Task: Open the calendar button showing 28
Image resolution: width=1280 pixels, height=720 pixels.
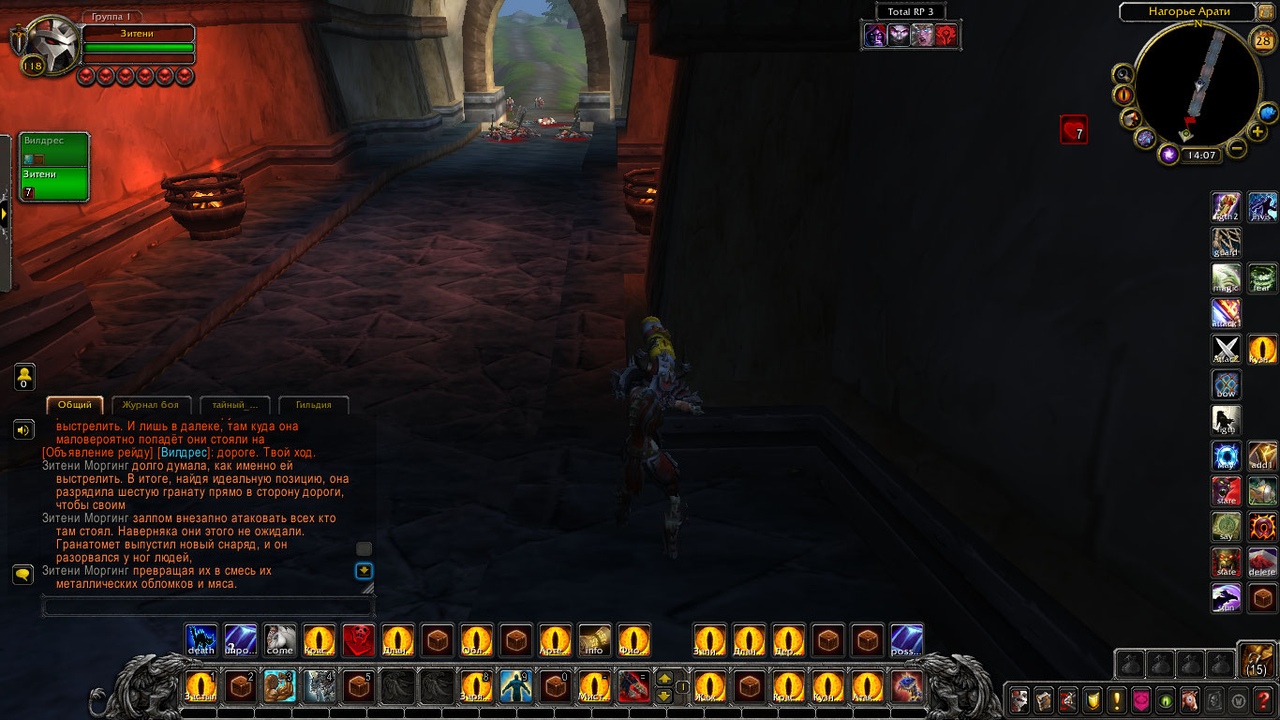Action: pos(1262,41)
